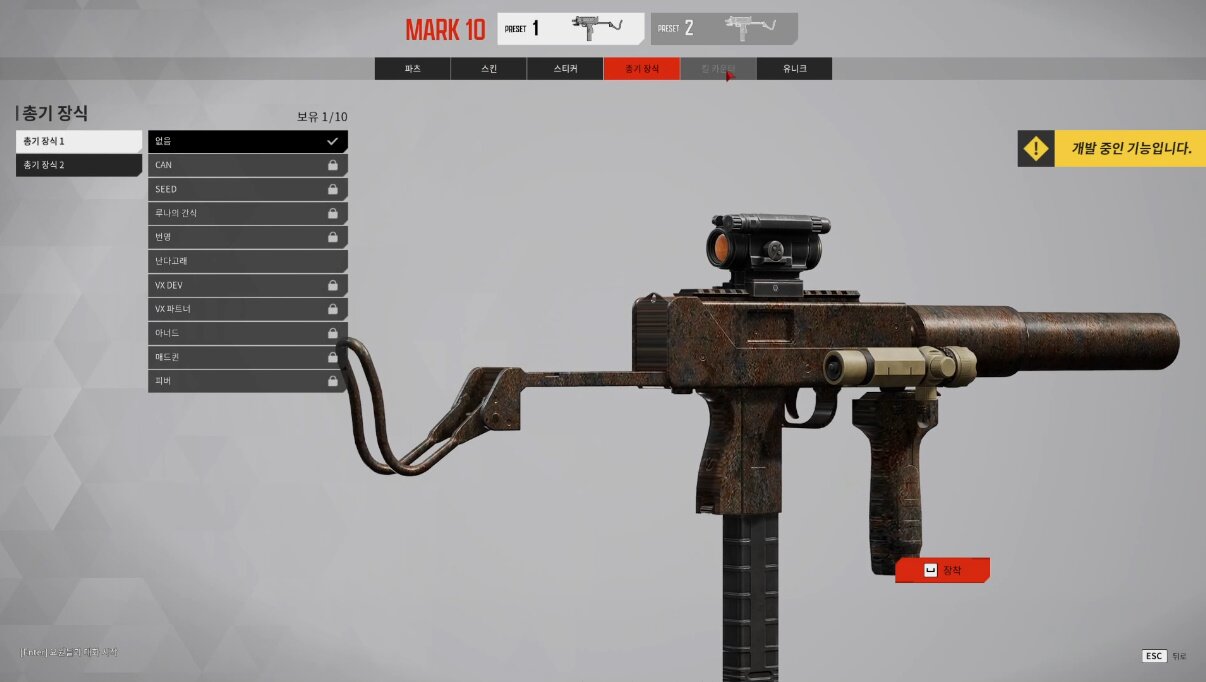Select the 번영 charm entry
The width and height of the screenshot is (1206, 682).
pyautogui.click(x=247, y=237)
